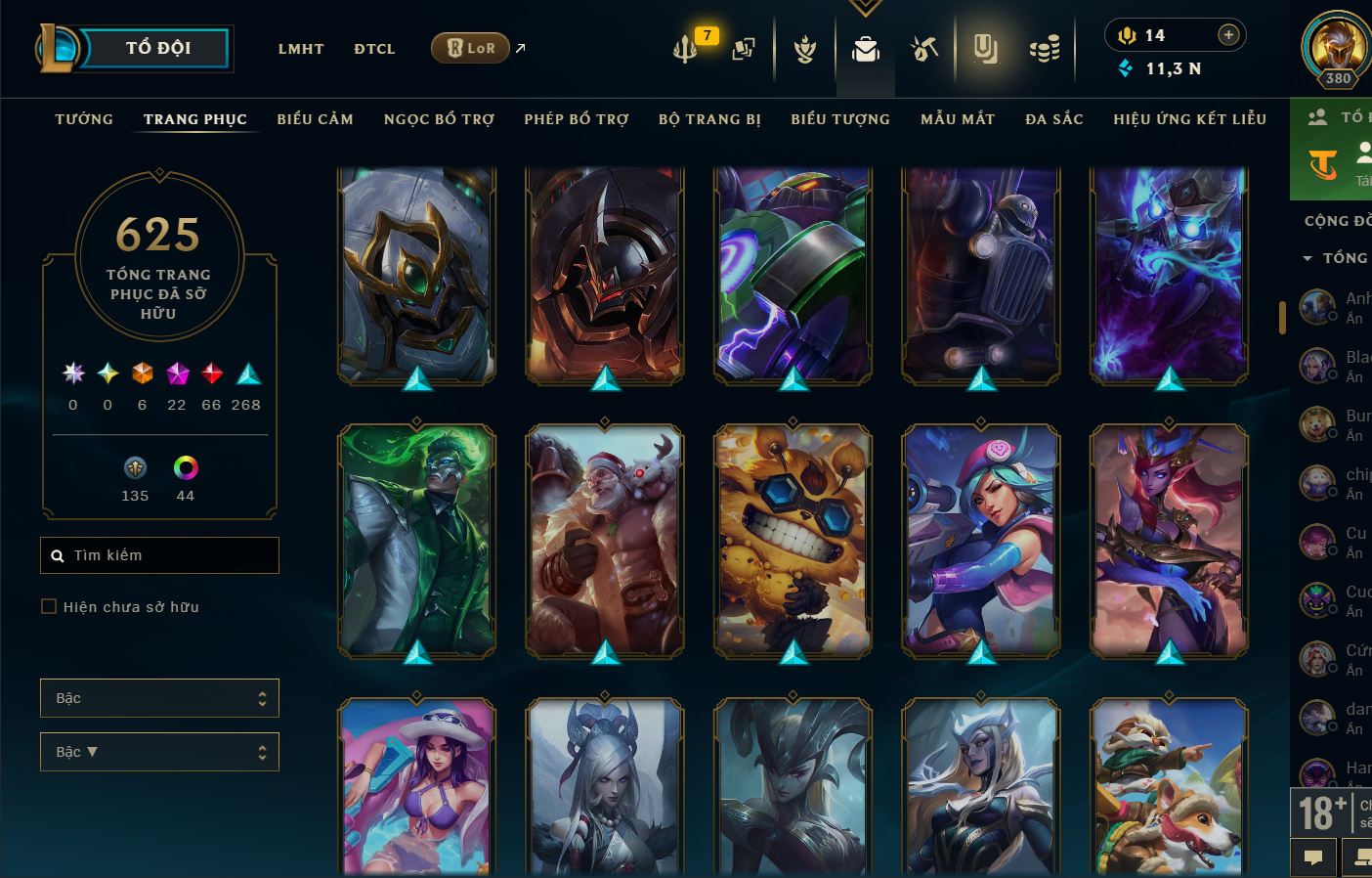Go to the BIỂU TƯỢNG tab
1372x878 pixels.
(x=840, y=119)
